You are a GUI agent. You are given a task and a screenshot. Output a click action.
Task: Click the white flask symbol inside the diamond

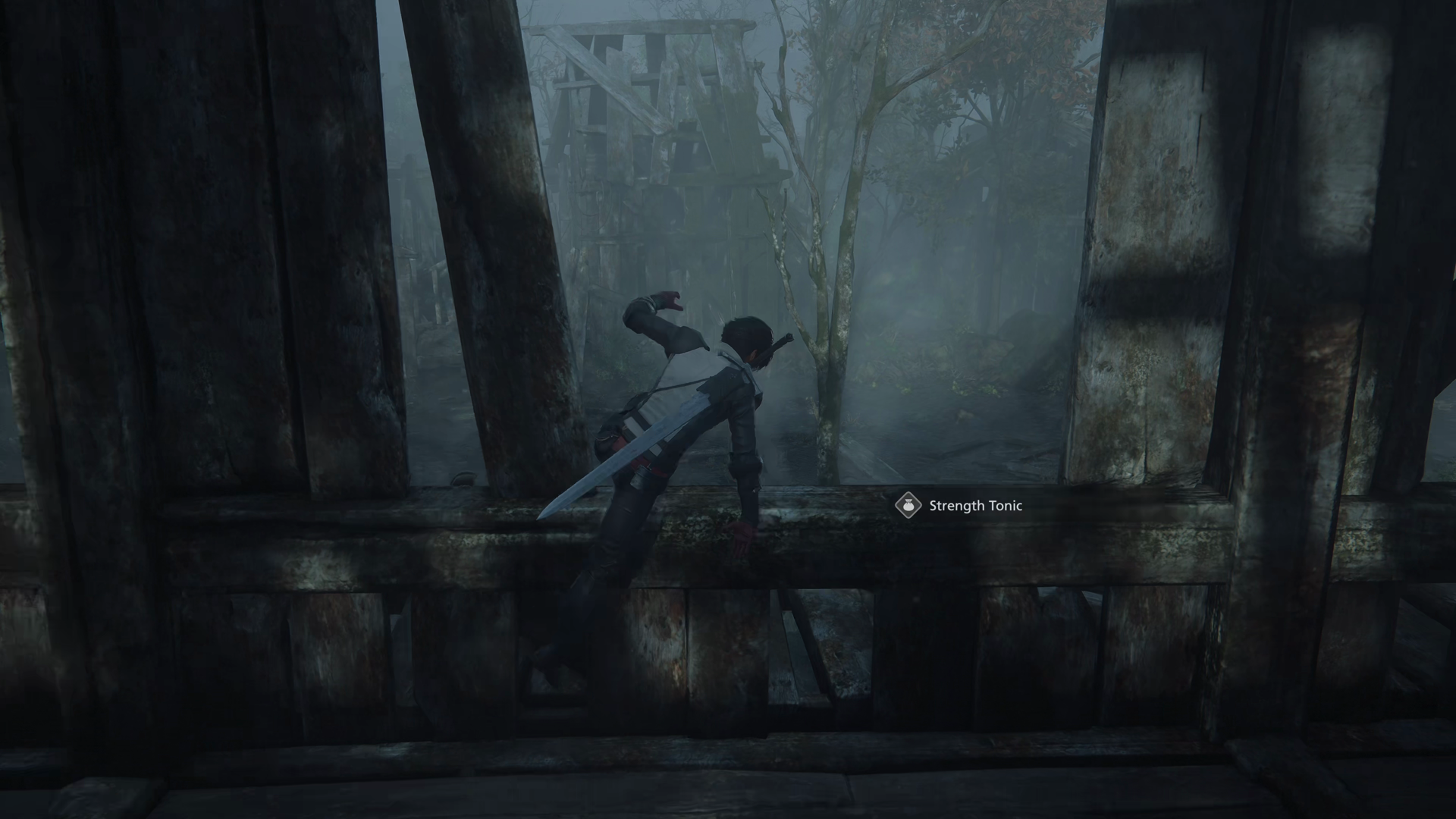point(907,506)
